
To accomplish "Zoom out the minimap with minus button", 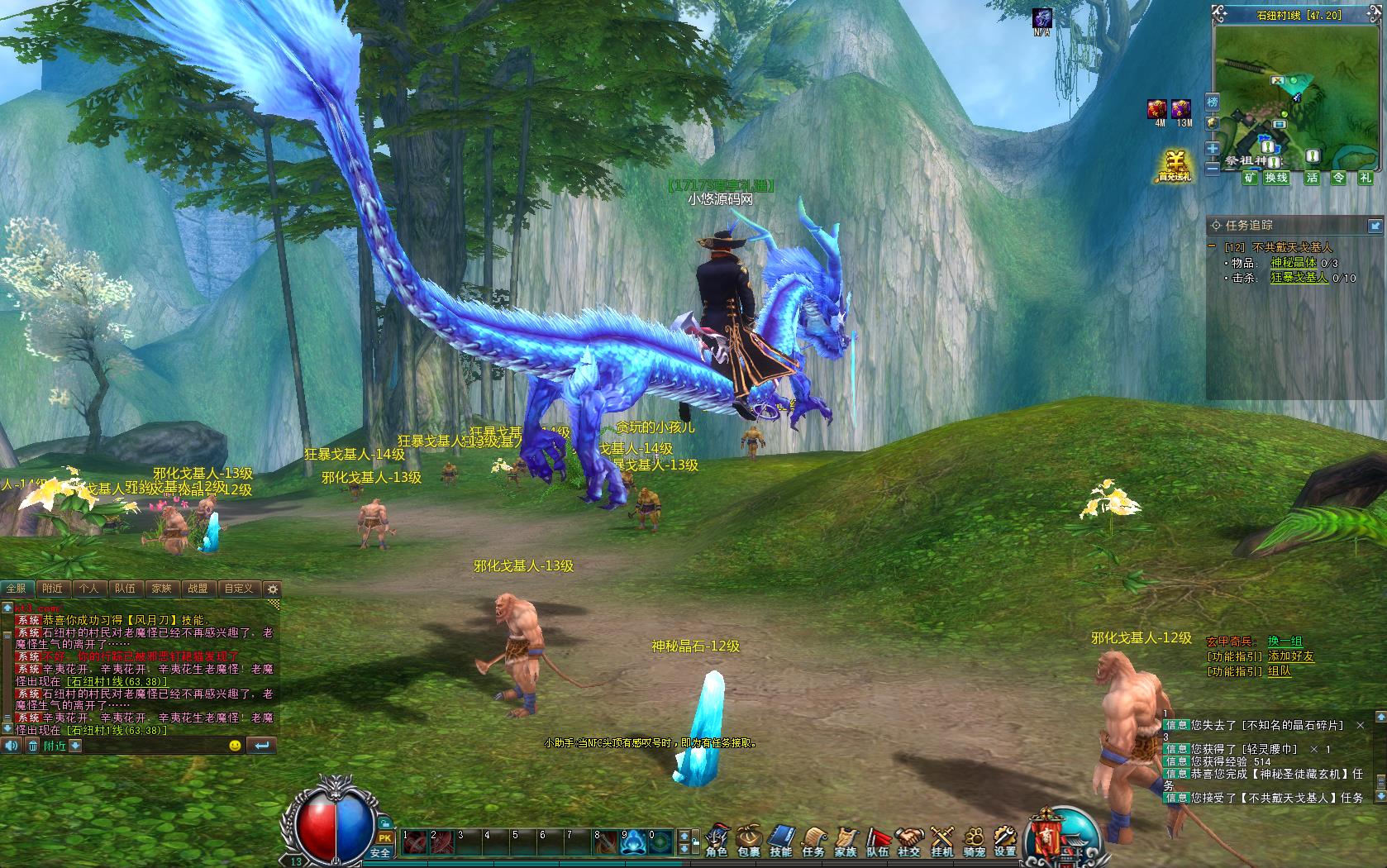I will (x=1213, y=168).
